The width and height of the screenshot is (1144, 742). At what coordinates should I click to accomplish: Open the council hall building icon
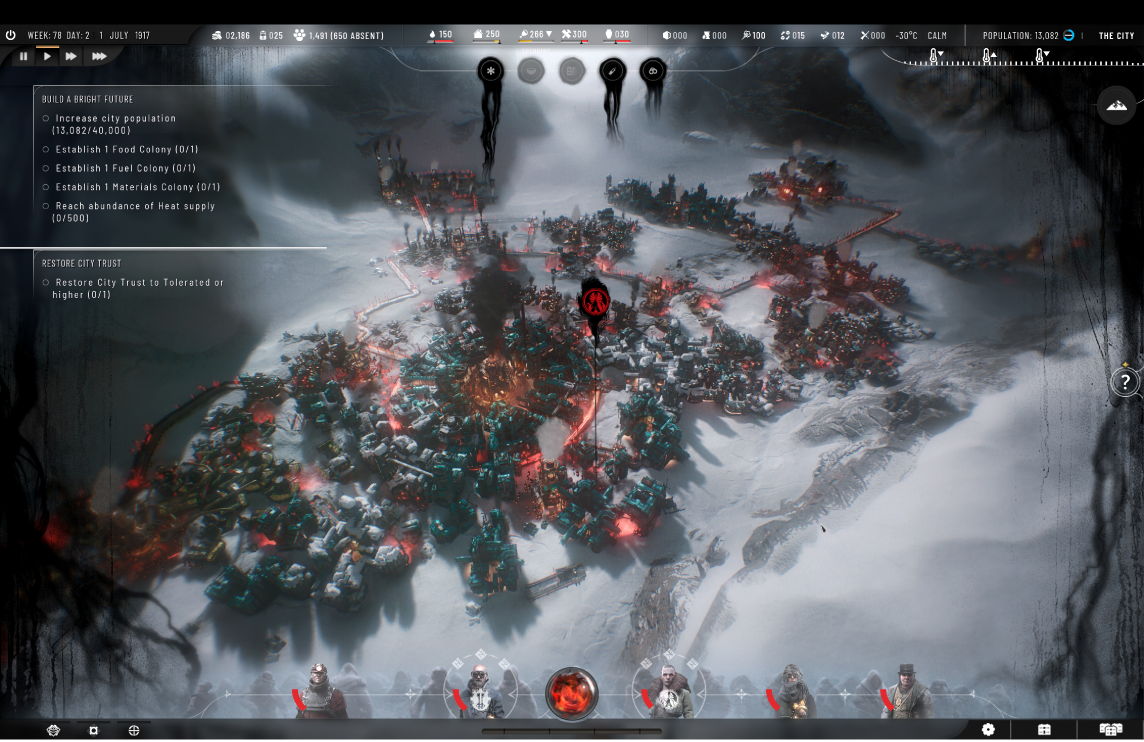(x=1044, y=730)
